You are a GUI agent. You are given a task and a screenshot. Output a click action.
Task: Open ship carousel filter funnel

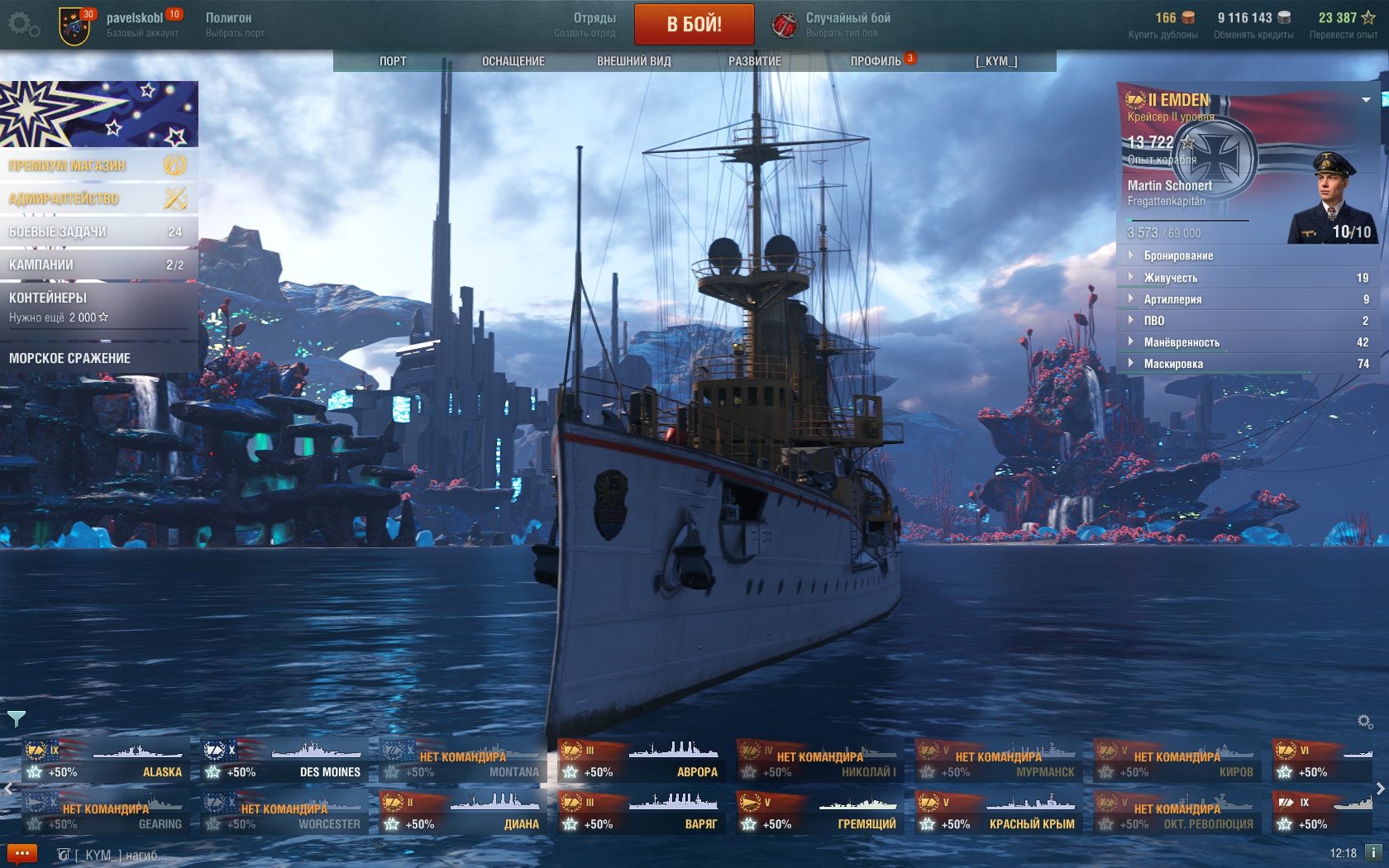point(16,718)
